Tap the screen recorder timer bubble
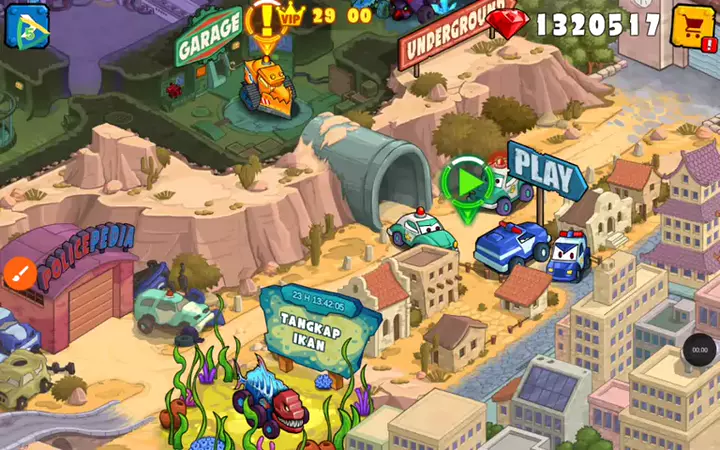This screenshot has height=450, width=720. (699, 350)
